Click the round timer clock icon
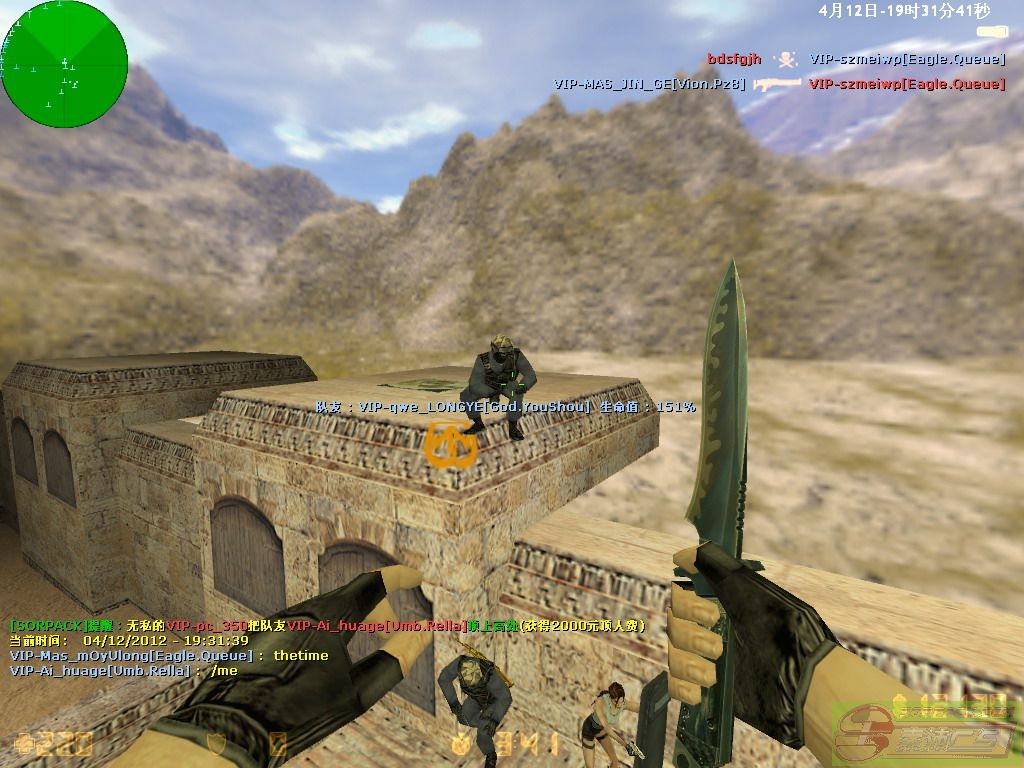1024x768 pixels. click(x=460, y=743)
